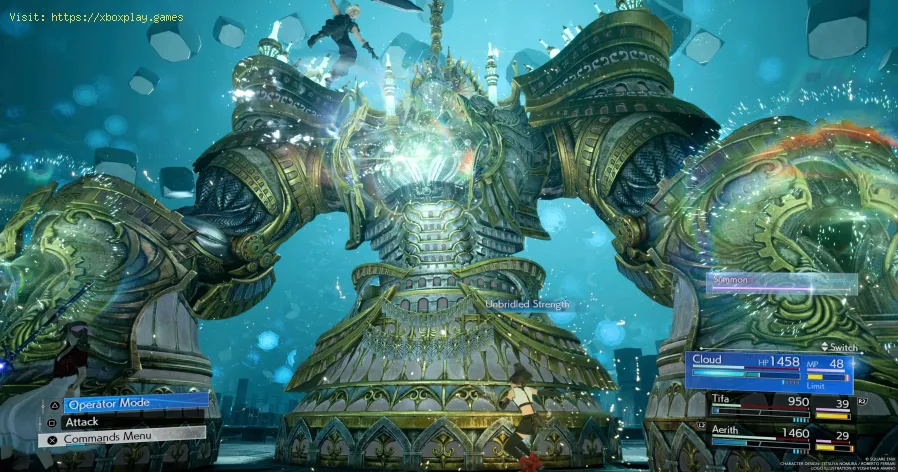
Task: Open the Commands Menu
Action: (128, 438)
